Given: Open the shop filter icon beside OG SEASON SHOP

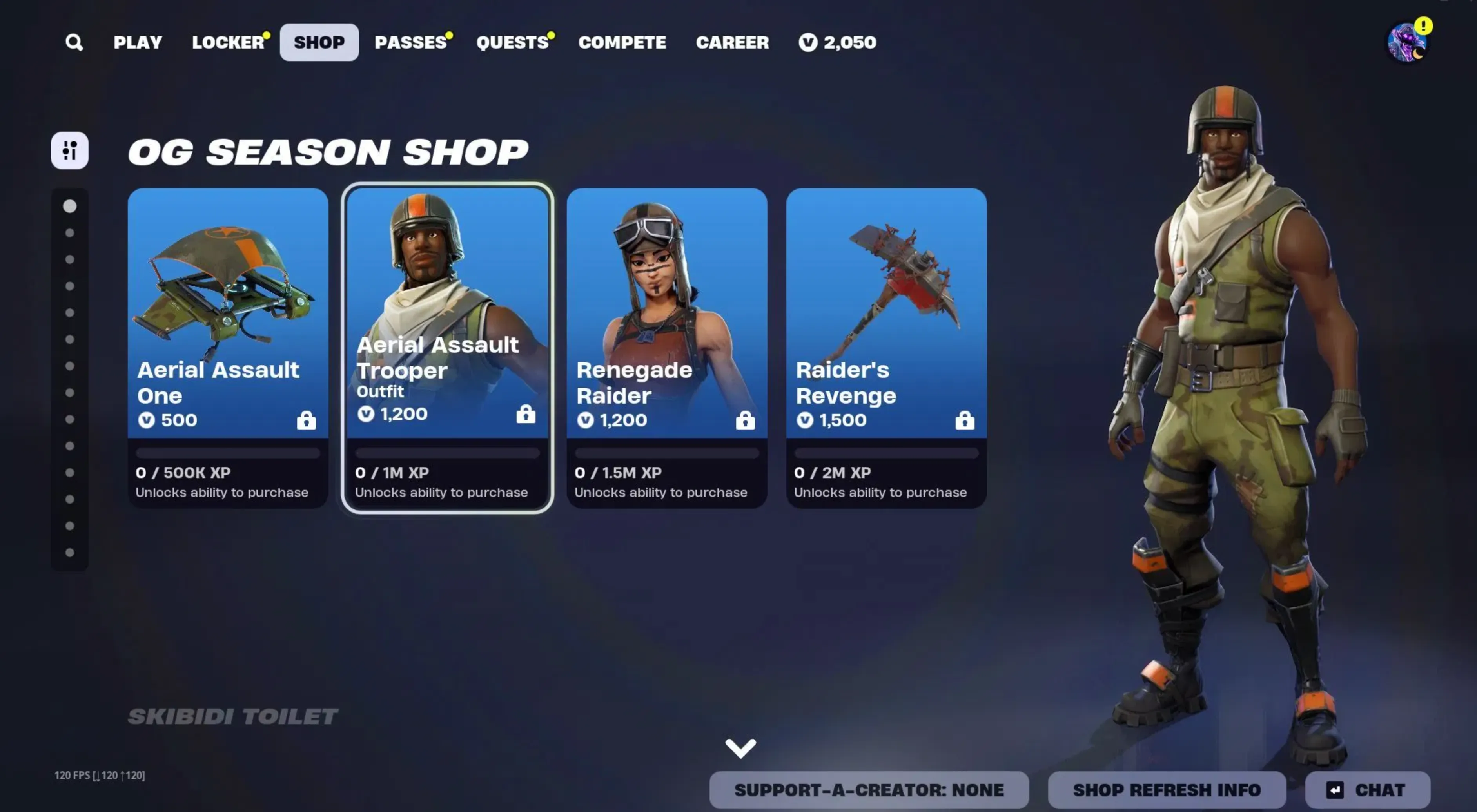Looking at the screenshot, I should pyautogui.click(x=69, y=150).
